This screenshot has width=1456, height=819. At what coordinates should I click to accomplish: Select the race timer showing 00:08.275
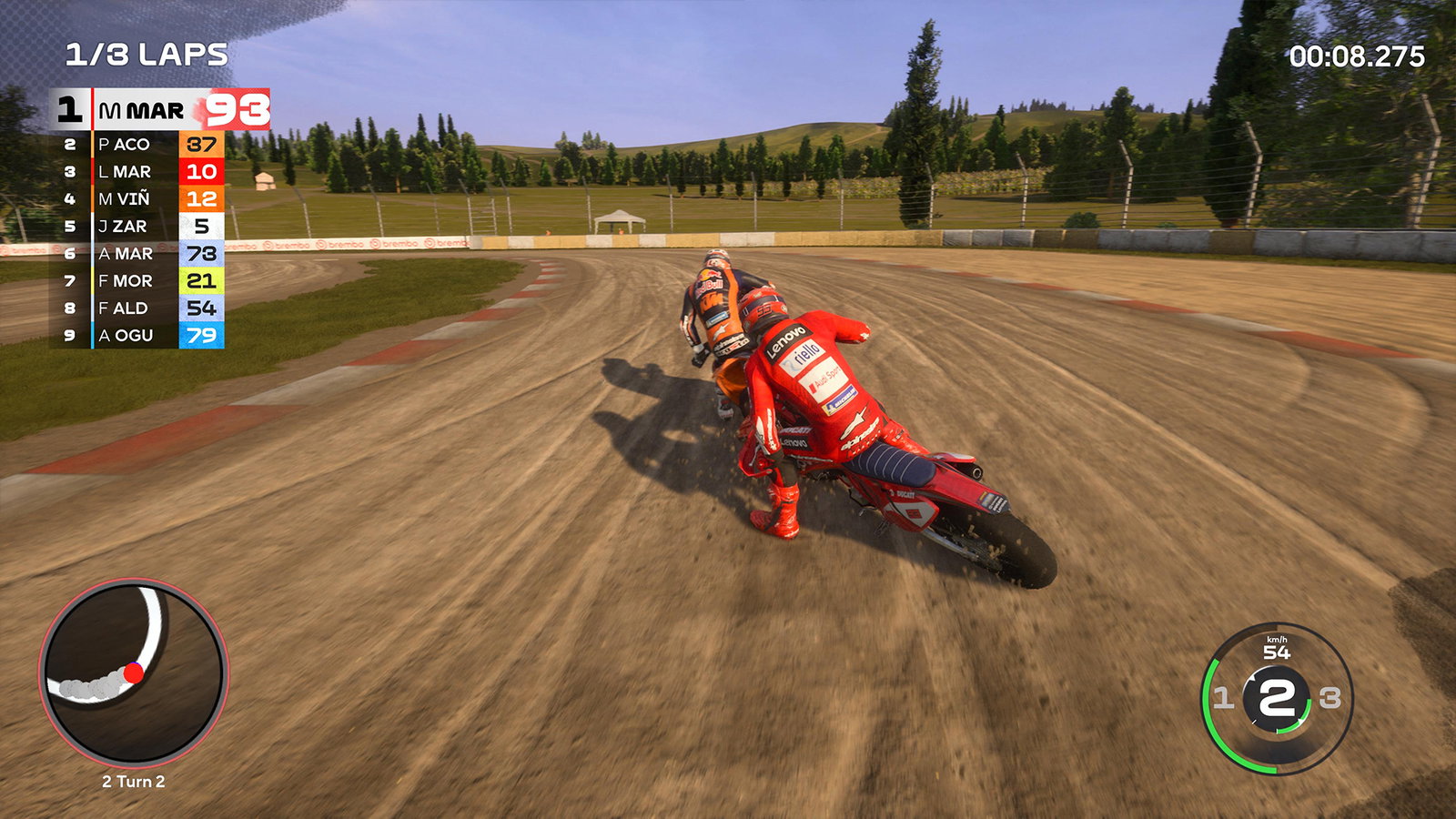[1355, 55]
